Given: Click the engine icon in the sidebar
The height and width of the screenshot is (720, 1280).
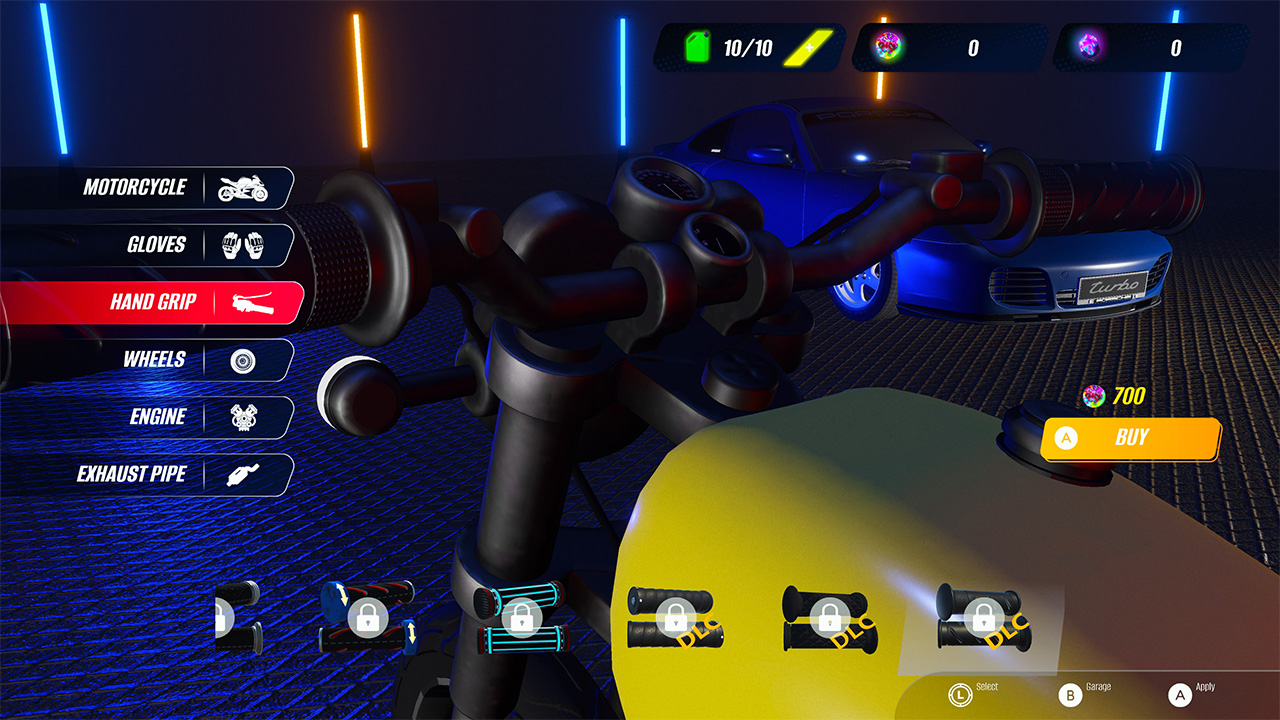Looking at the screenshot, I should (244, 417).
